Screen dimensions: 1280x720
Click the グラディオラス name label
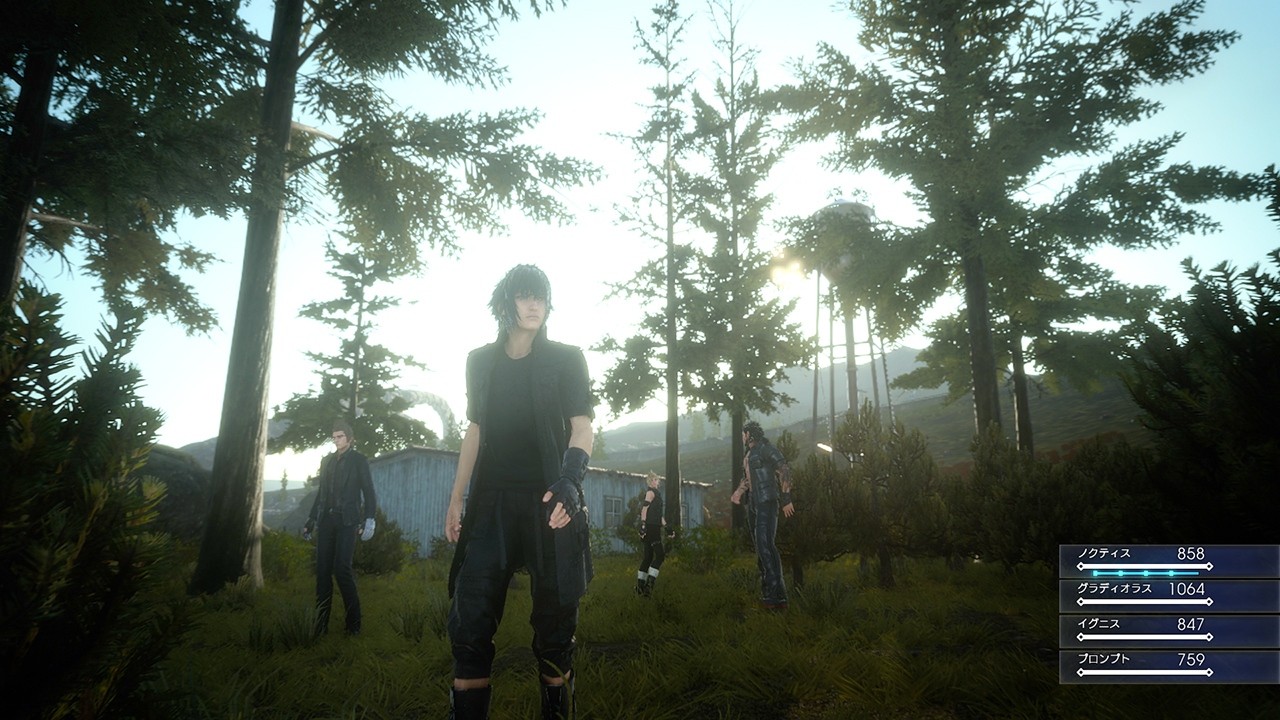[1114, 588]
